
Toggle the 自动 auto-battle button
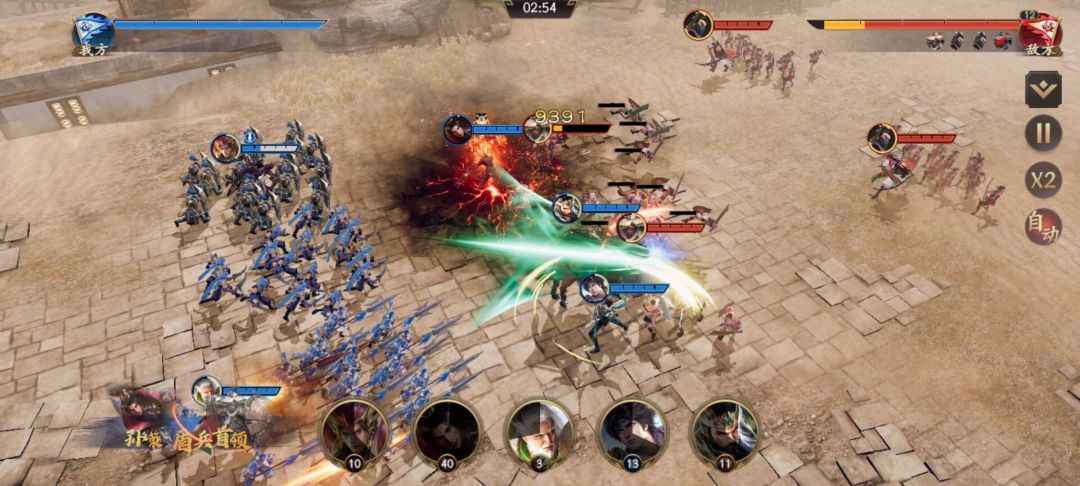(x=1043, y=227)
